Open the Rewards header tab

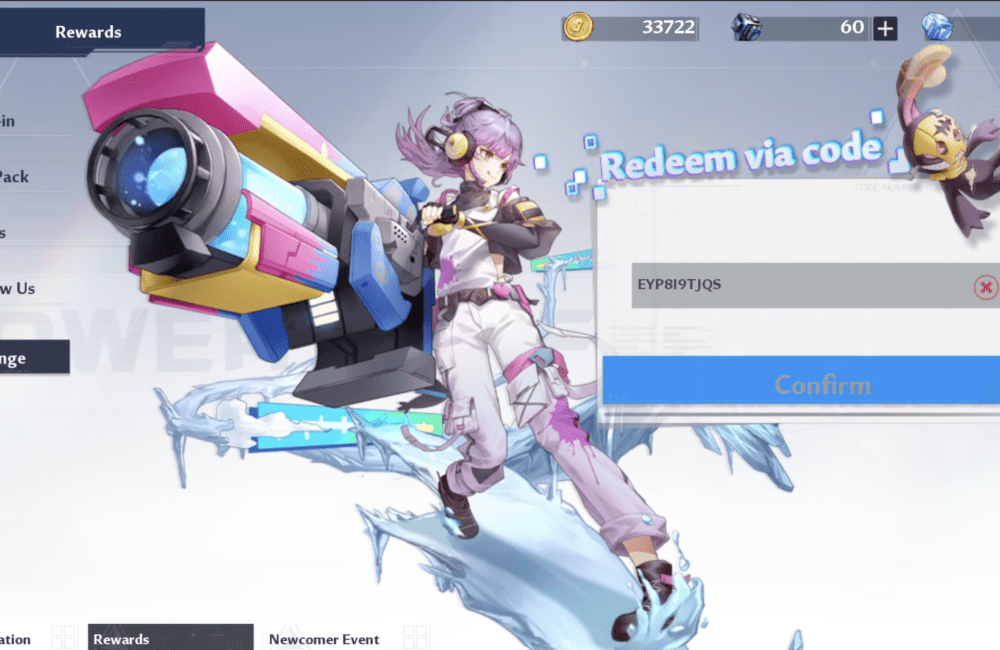point(90,32)
